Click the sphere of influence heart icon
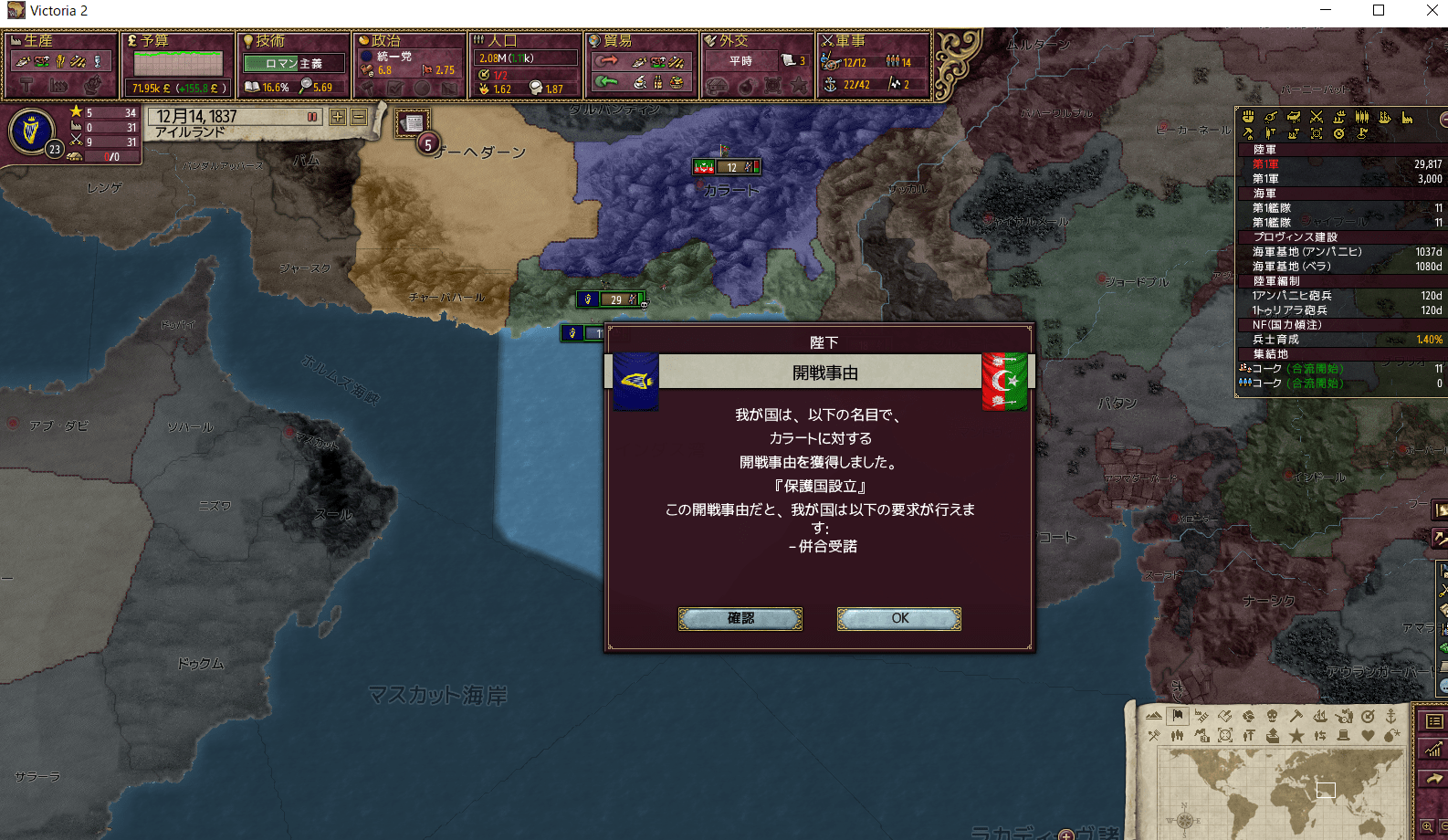The height and width of the screenshot is (840, 1448). [x=1369, y=735]
